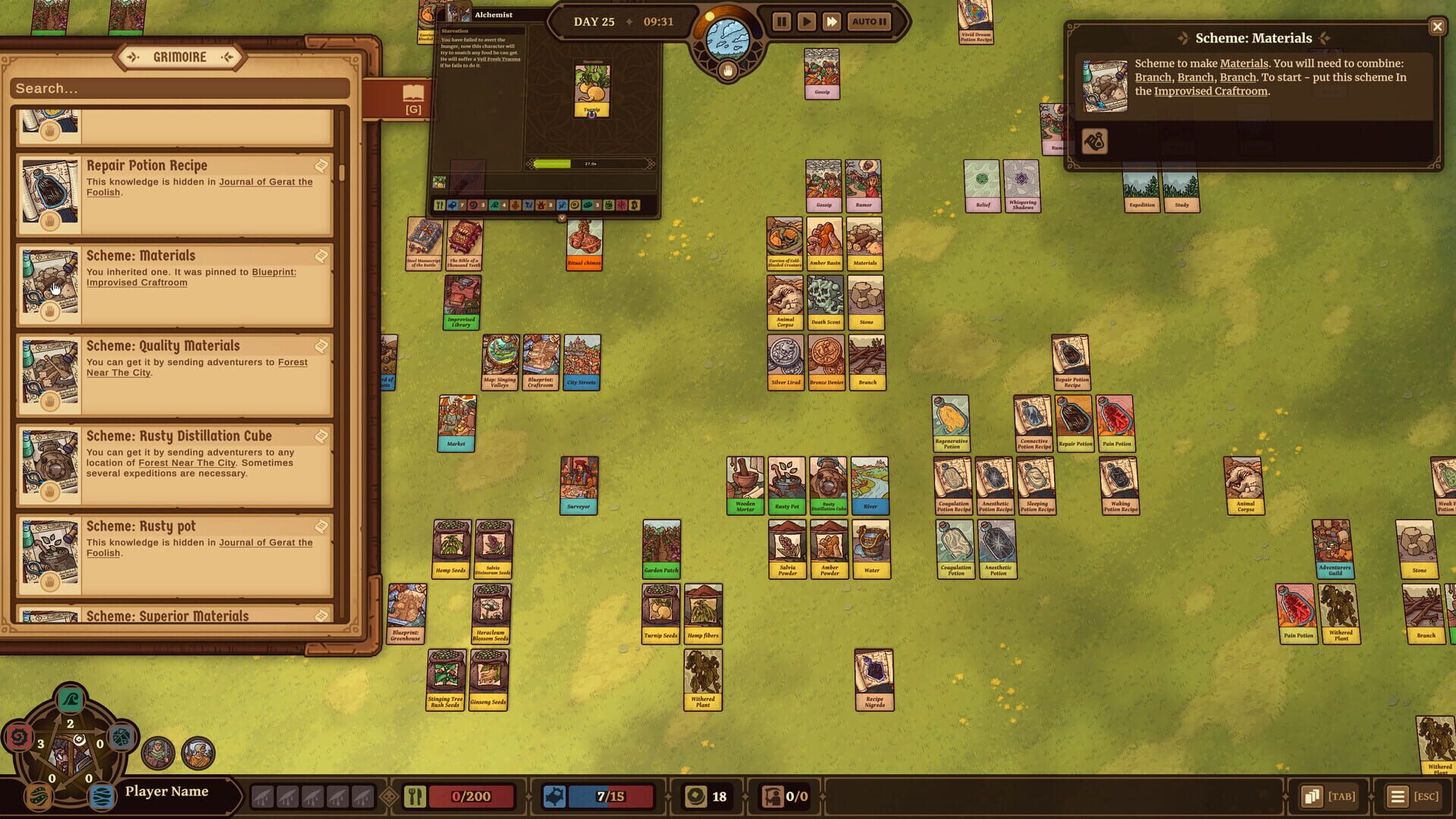Toggle the pause button on the time bar
1456x819 pixels.
click(x=781, y=21)
